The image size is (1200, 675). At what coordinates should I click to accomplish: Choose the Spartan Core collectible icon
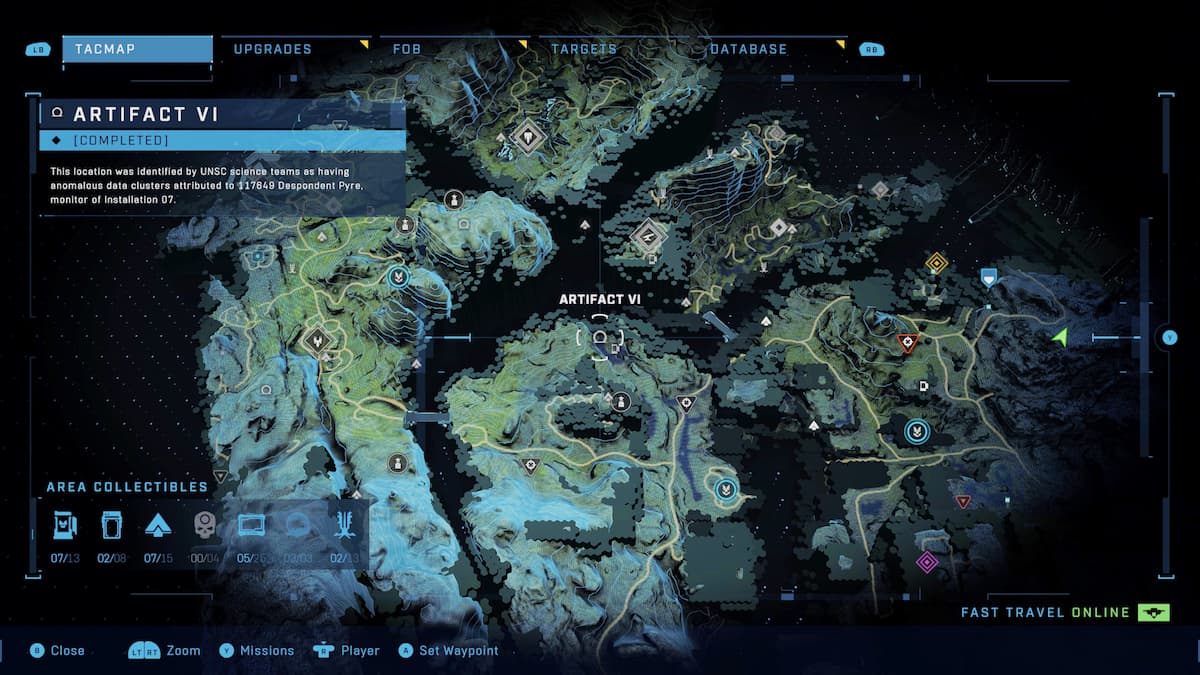tap(158, 525)
